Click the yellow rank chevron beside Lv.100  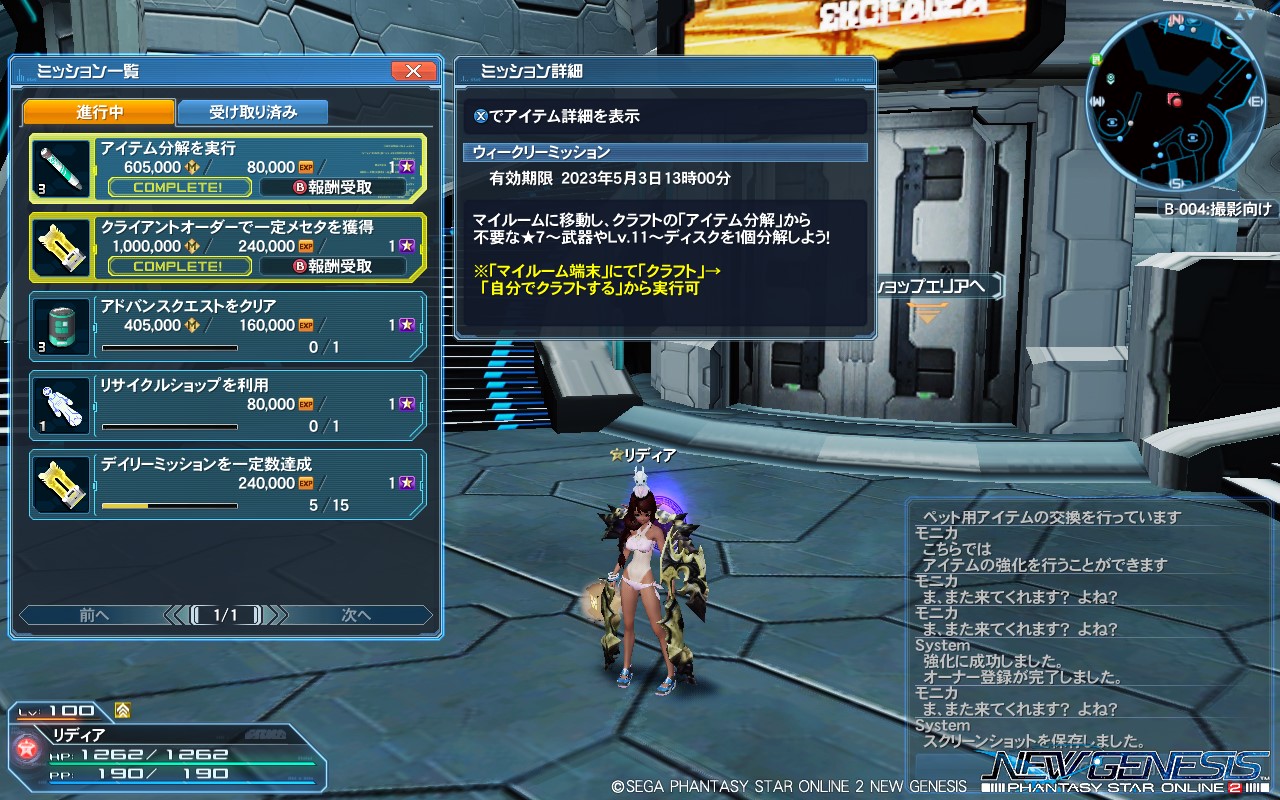122,709
